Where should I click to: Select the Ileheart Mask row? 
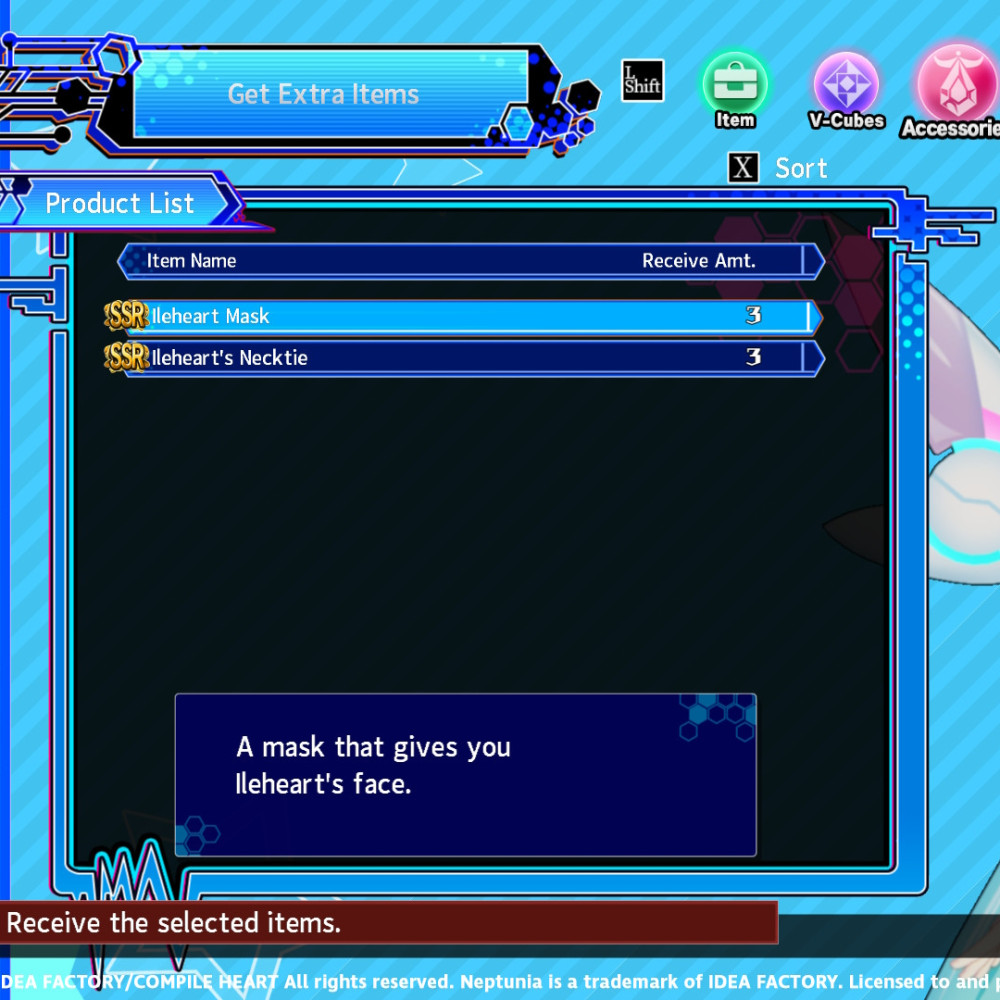point(465,317)
